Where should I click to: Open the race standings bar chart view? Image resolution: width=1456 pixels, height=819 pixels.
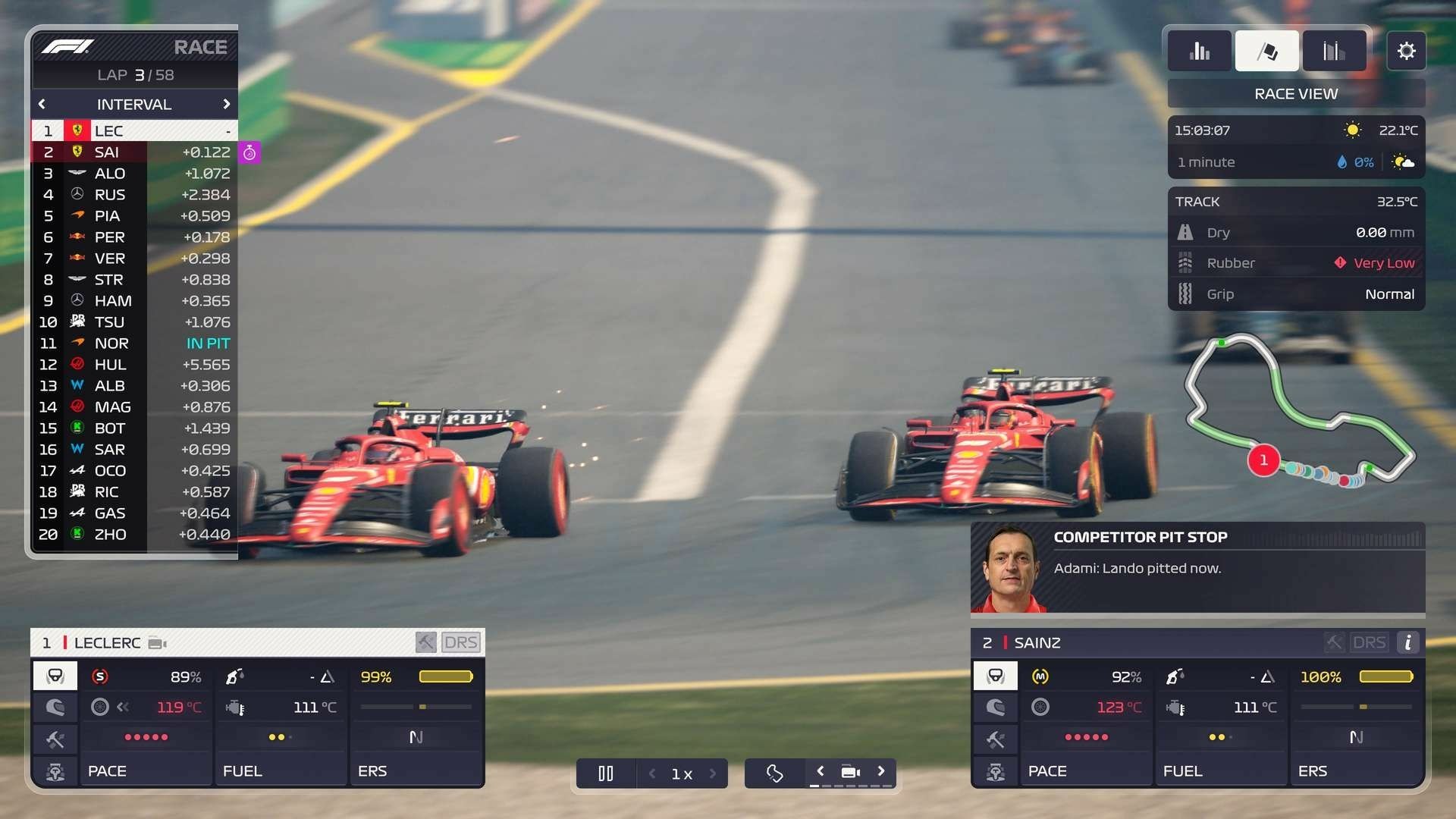(1200, 50)
